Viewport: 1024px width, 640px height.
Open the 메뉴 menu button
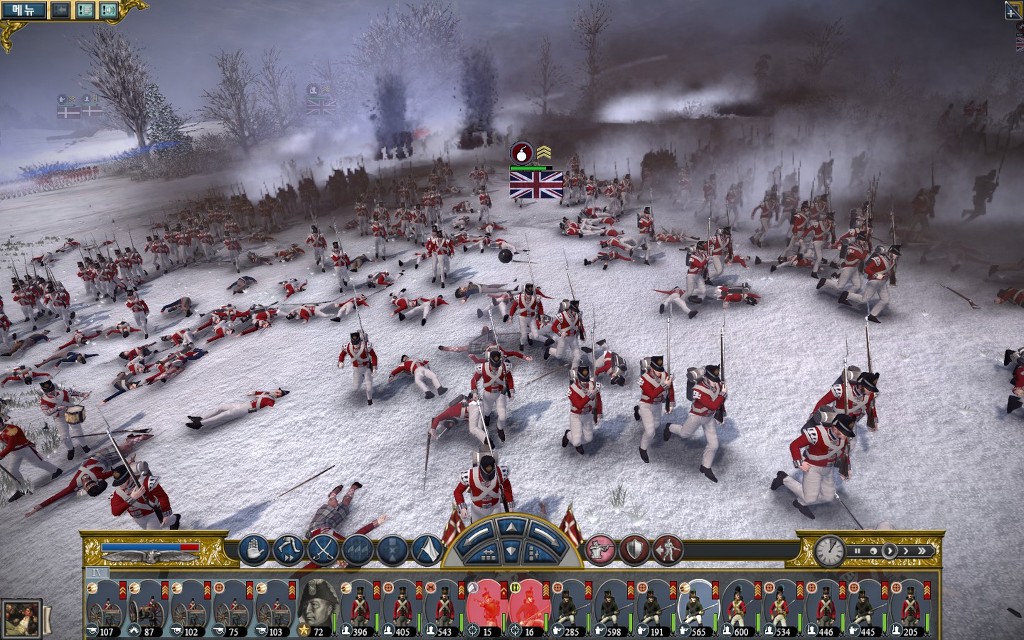23,10
